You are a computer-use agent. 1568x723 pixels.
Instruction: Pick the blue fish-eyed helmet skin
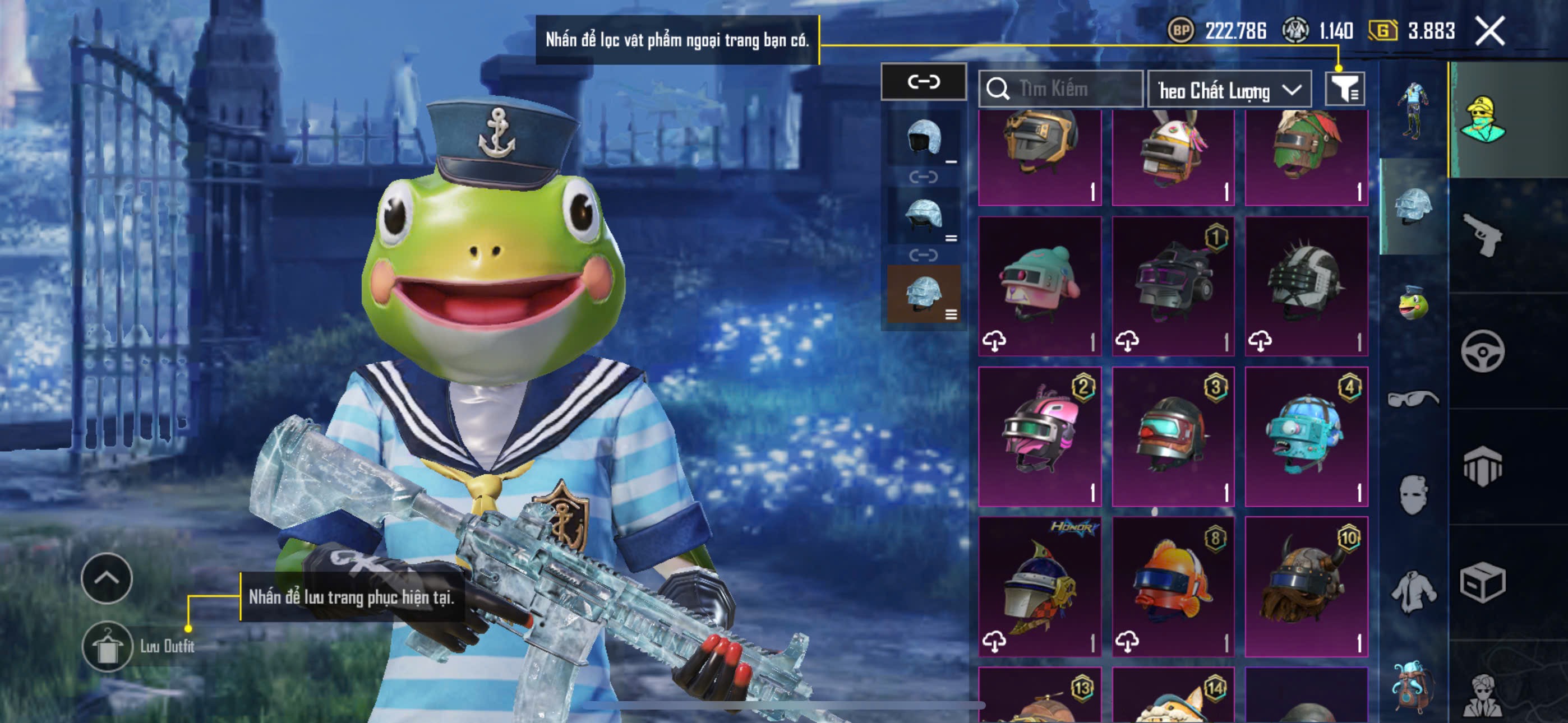coord(1306,435)
